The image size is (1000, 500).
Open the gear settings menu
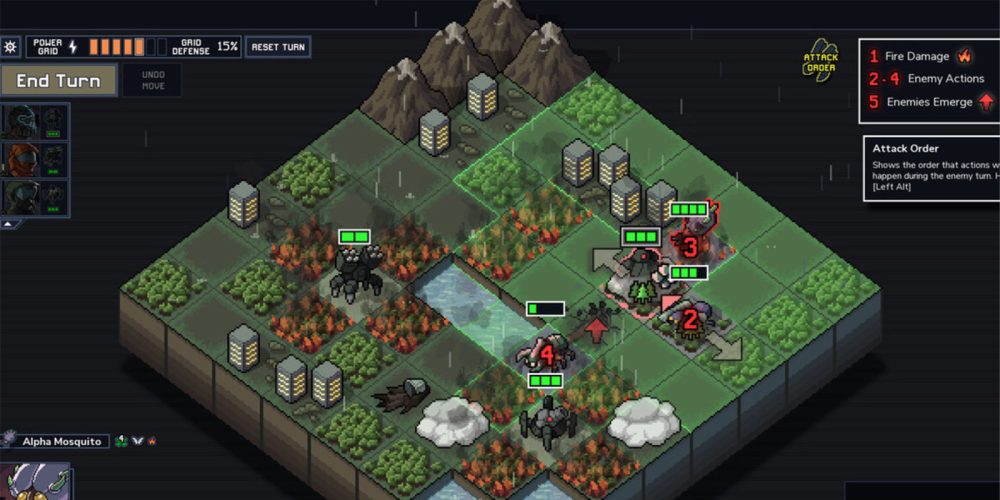pyautogui.click(x=11, y=47)
